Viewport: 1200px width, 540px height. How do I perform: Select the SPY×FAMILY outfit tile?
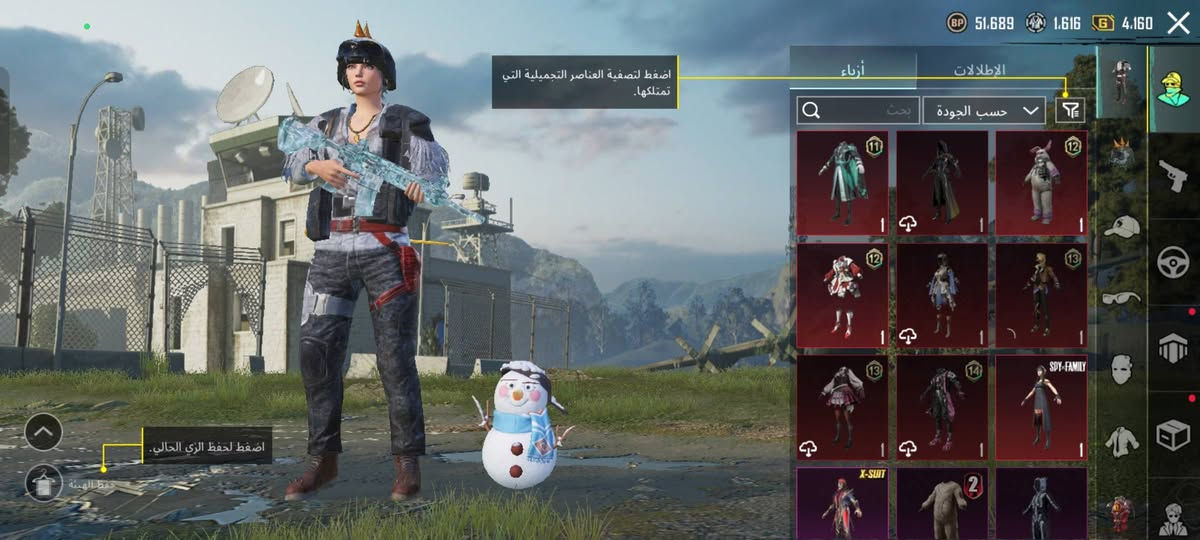click(x=1041, y=408)
